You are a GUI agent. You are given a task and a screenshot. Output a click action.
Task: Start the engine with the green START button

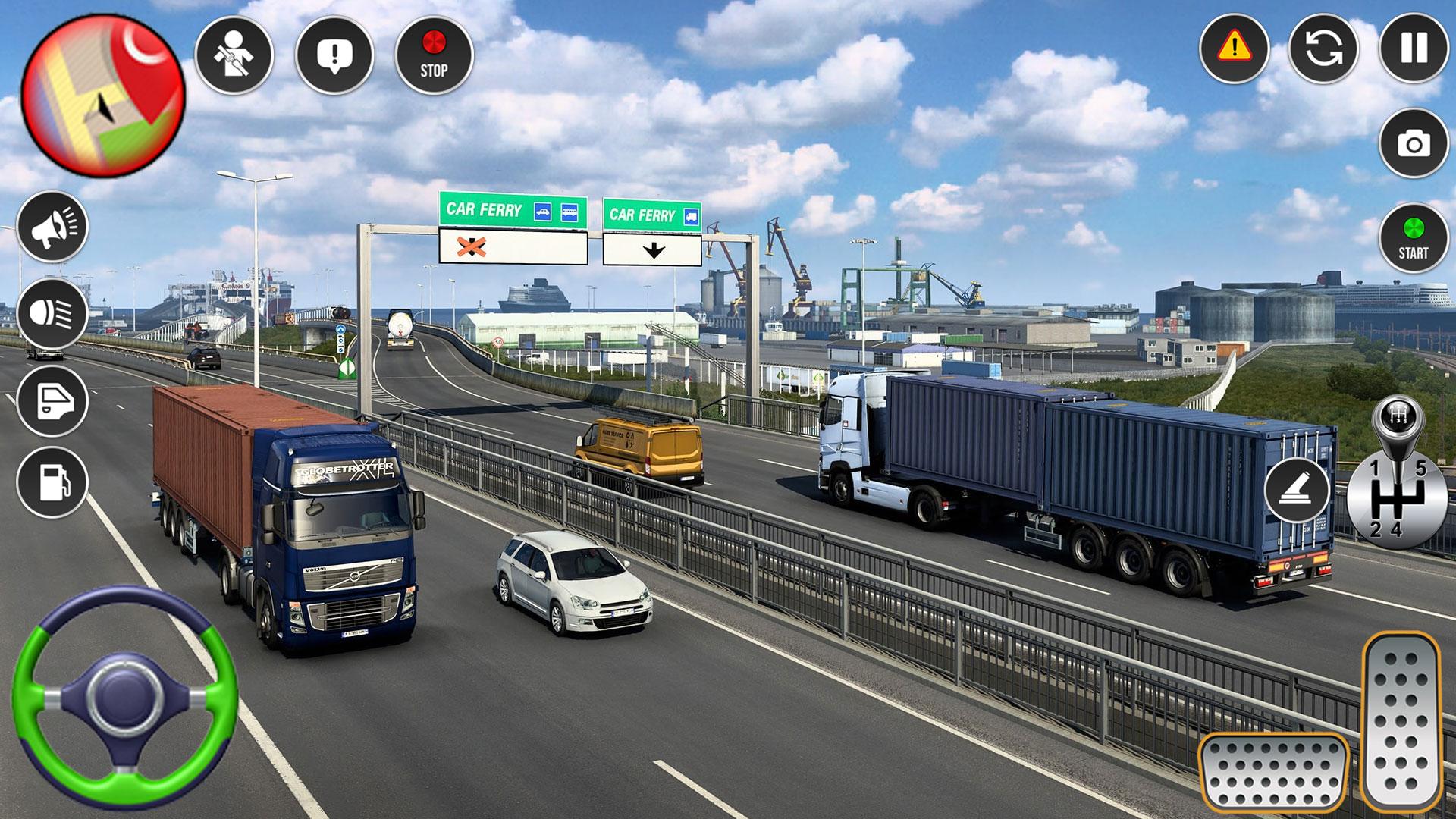1414,239
